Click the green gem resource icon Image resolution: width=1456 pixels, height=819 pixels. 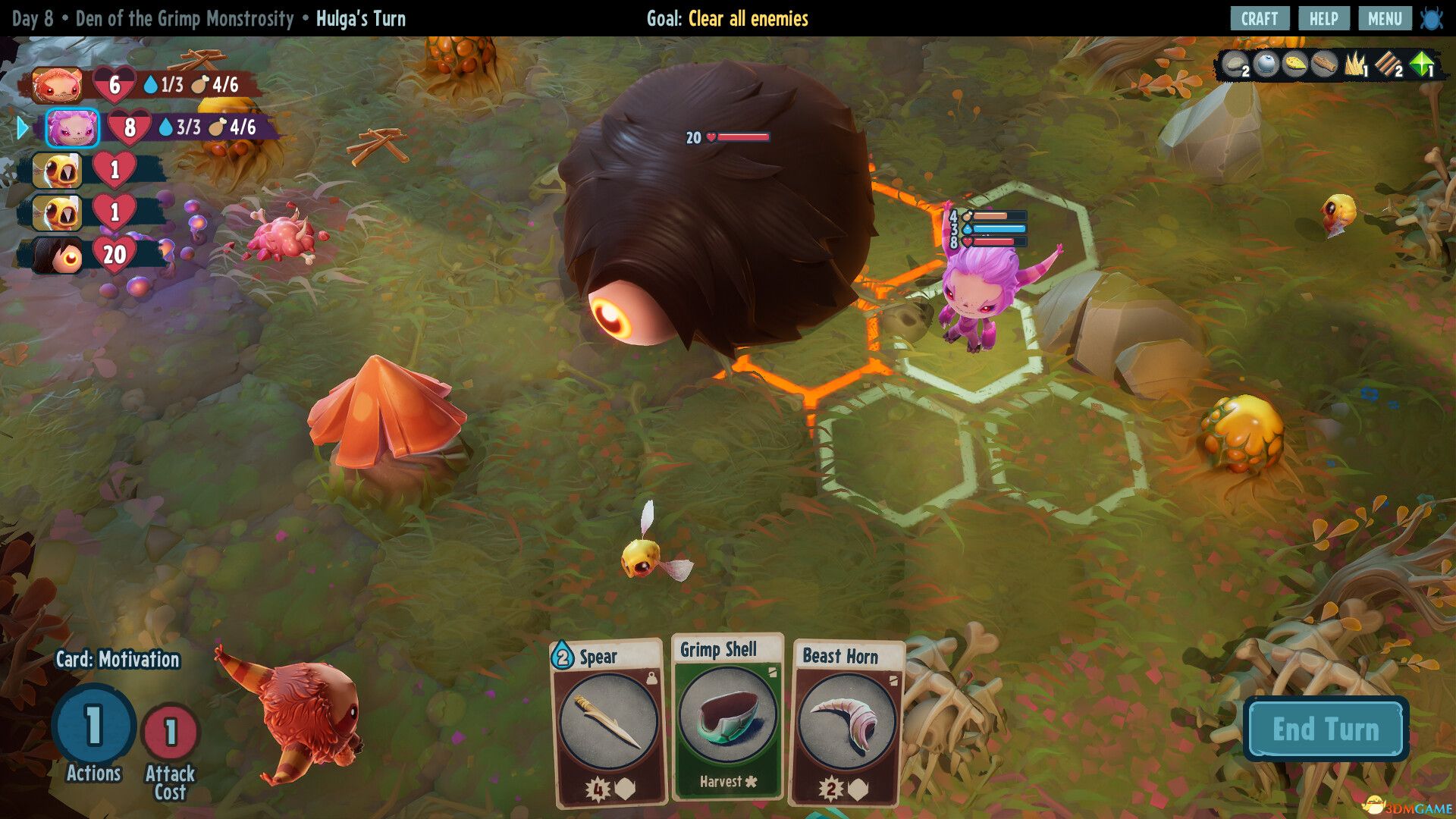tap(1422, 64)
